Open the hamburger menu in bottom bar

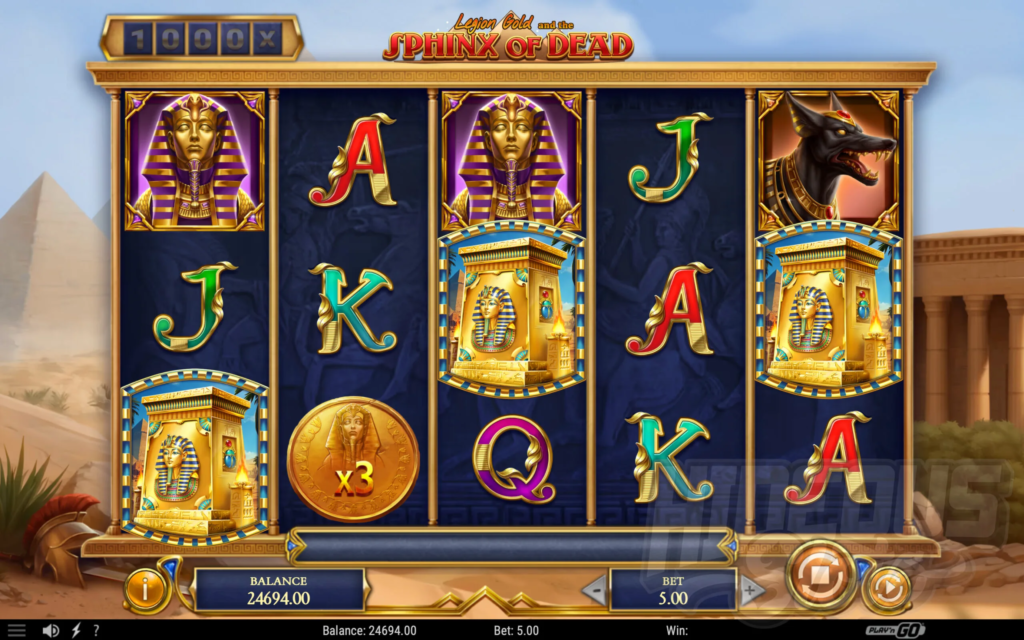(17, 631)
